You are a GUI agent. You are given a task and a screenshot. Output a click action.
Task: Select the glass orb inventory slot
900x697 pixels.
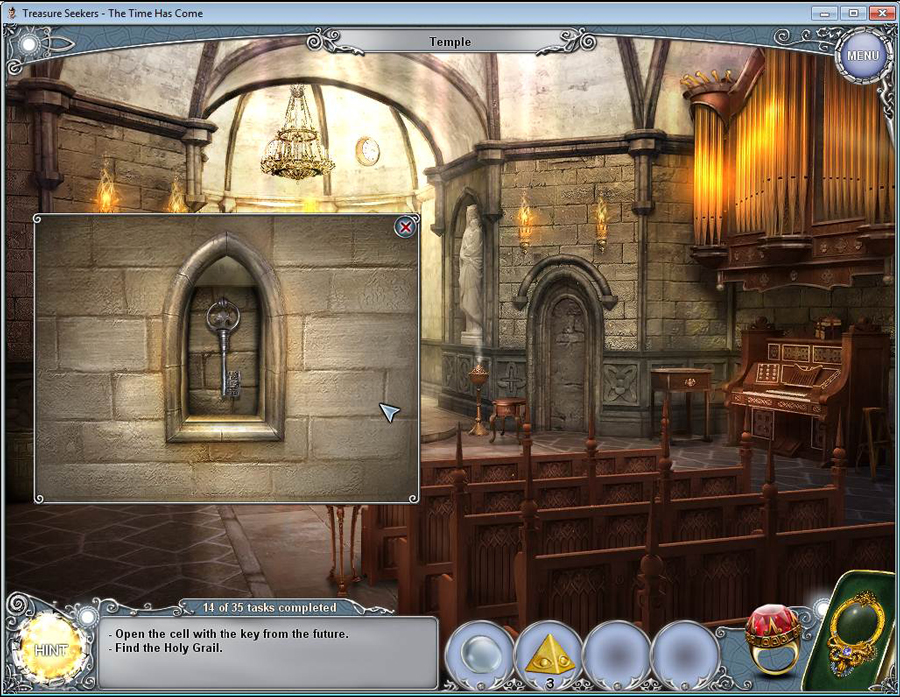coord(479,655)
